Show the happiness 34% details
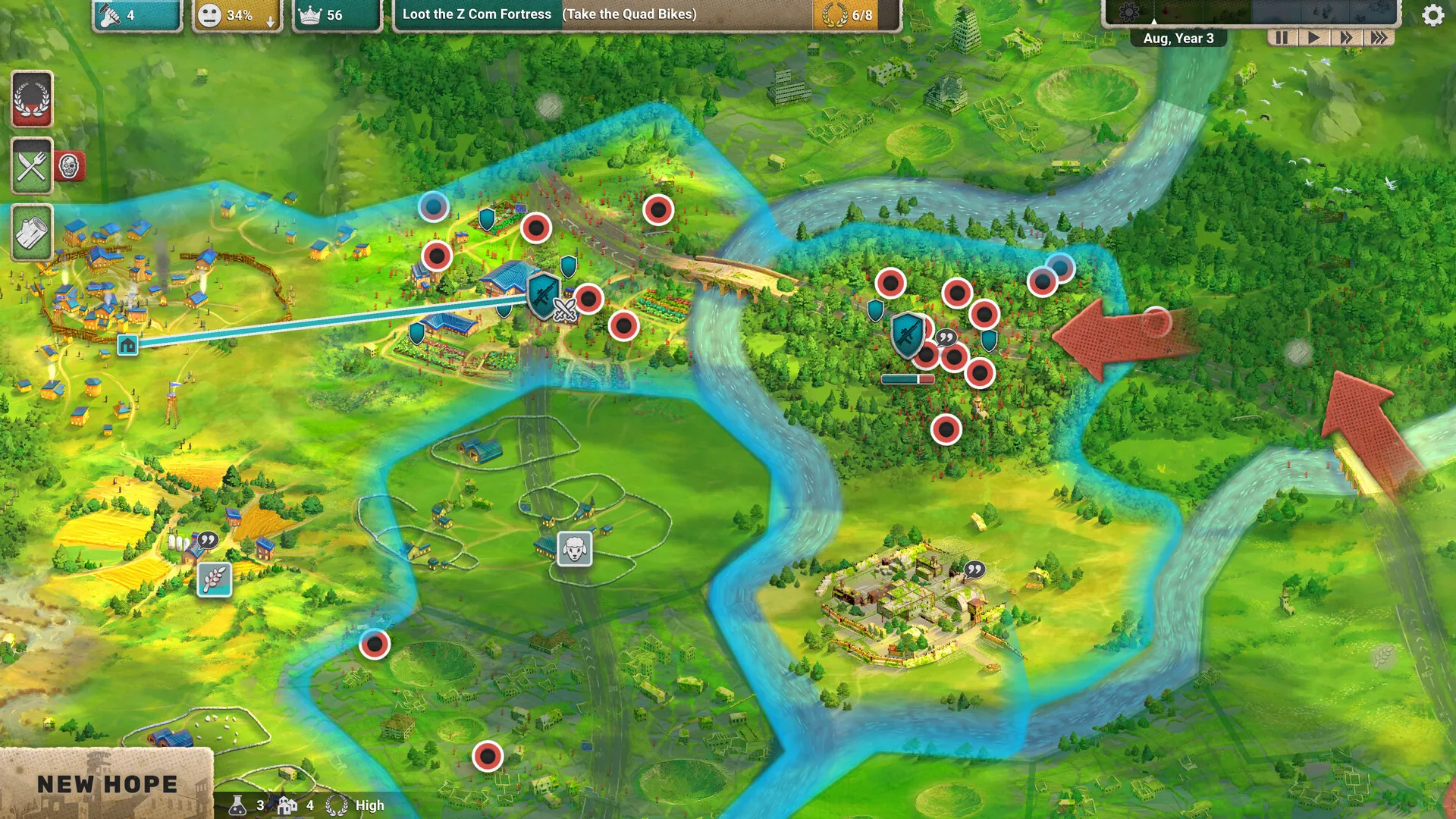This screenshot has width=1456, height=819. pos(236,15)
